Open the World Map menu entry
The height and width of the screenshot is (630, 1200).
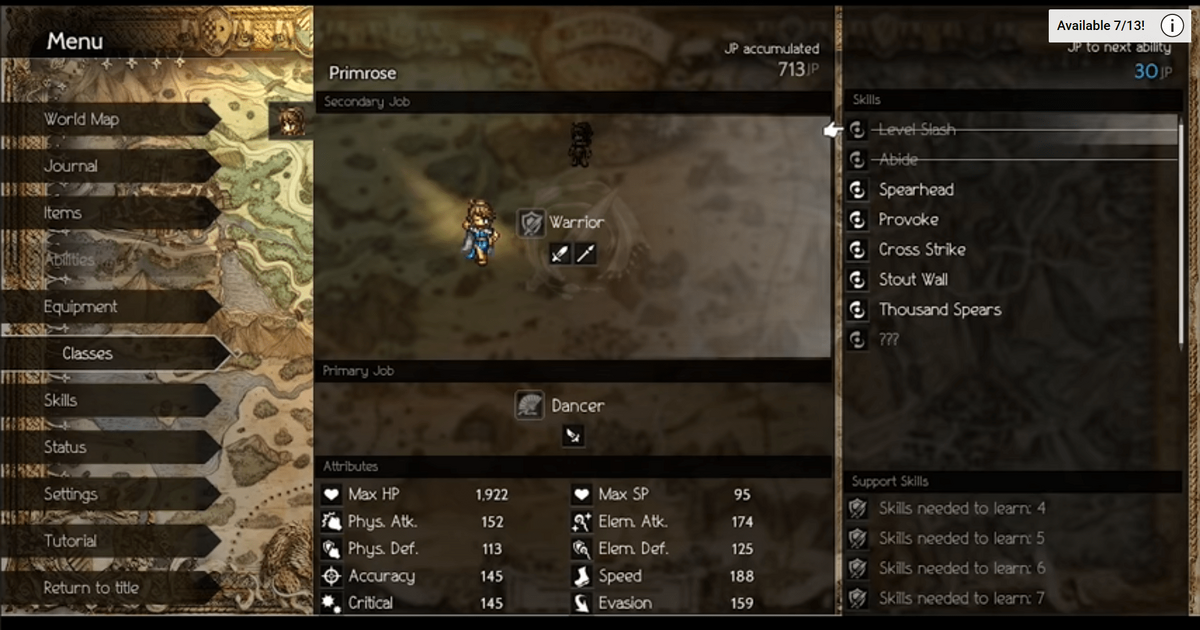tap(82, 119)
